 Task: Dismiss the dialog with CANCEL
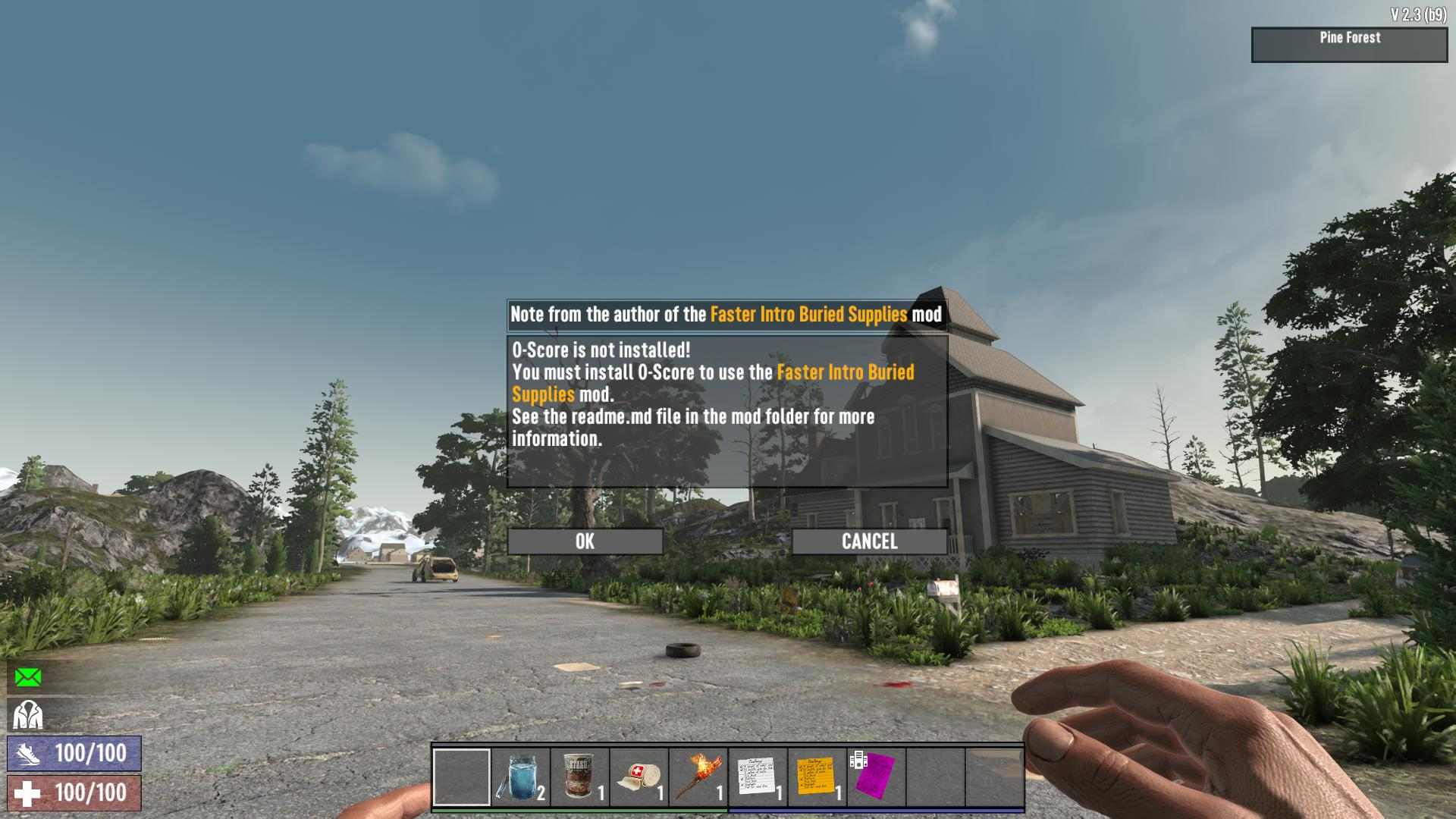(869, 541)
